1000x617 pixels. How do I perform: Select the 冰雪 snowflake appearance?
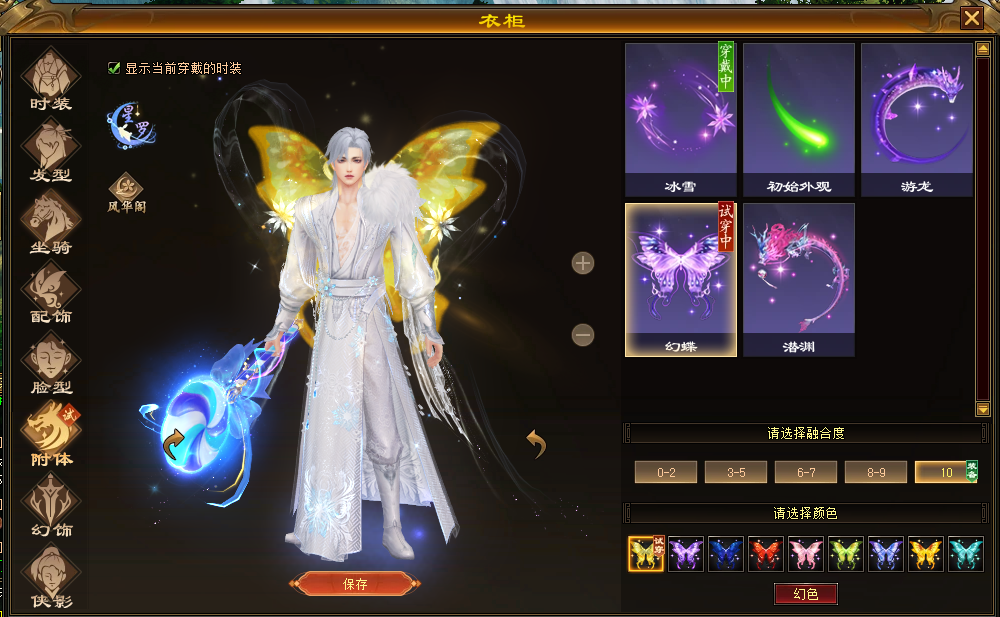point(680,119)
